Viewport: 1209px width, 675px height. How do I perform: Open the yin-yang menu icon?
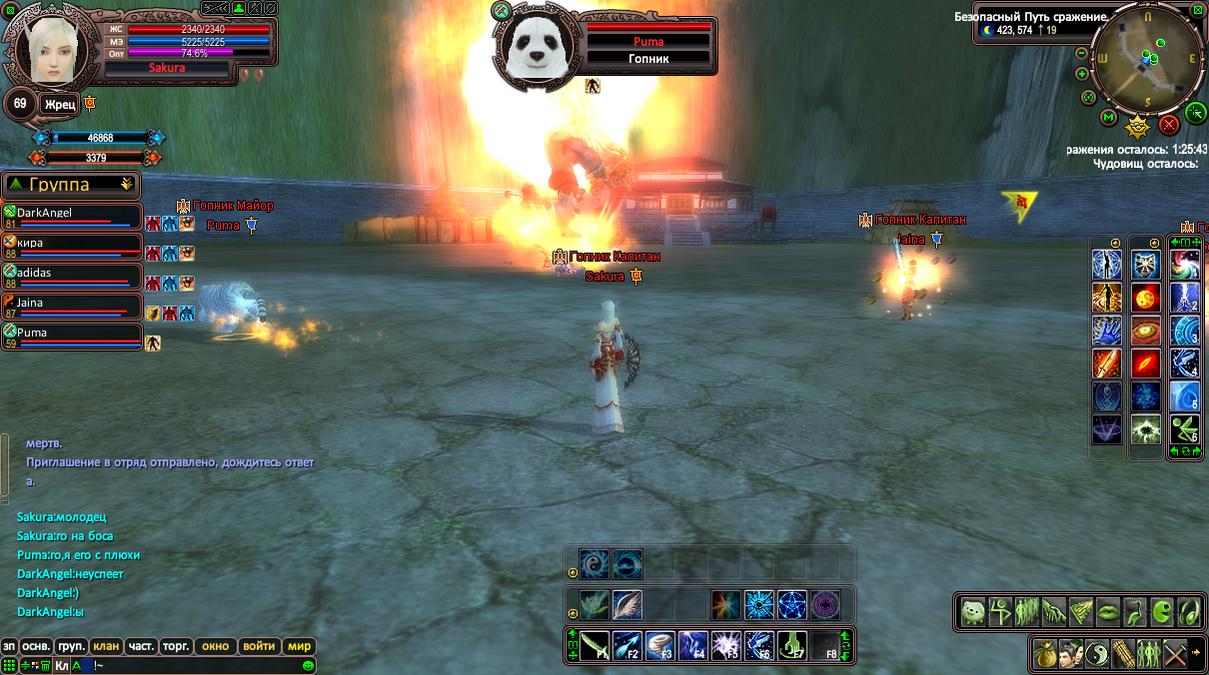point(1097,654)
